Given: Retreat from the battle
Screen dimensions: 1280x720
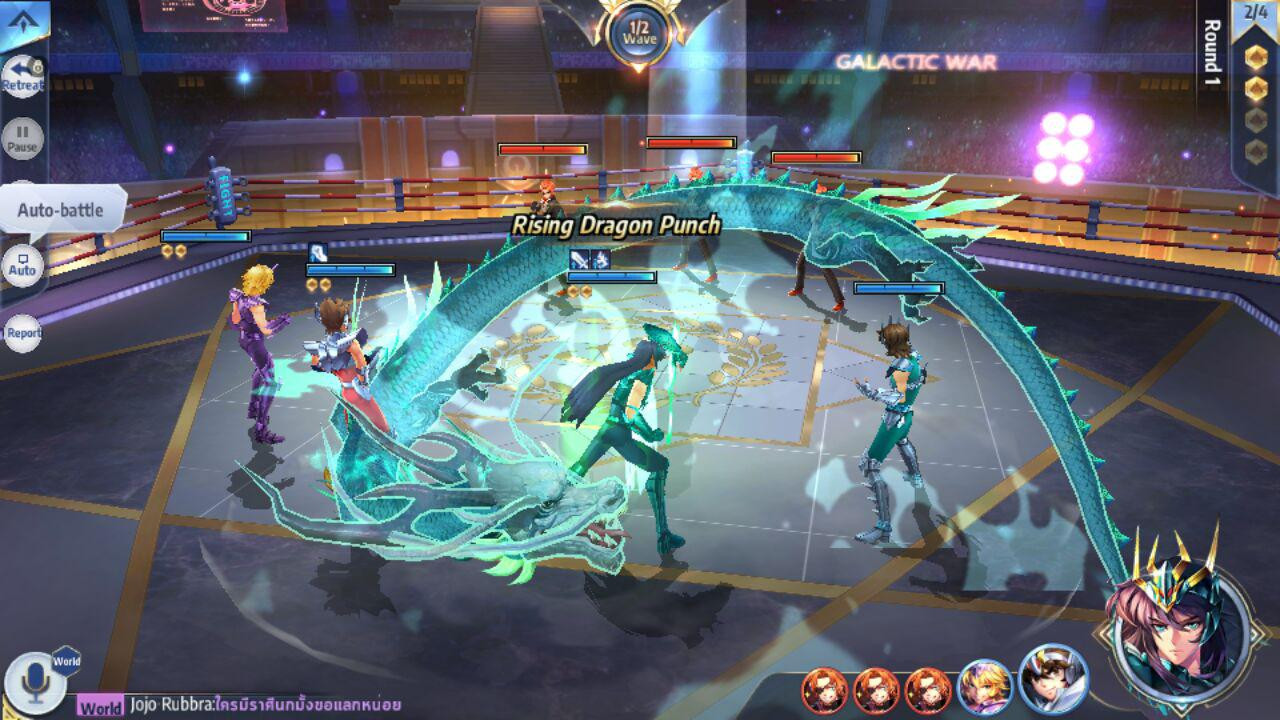Looking at the screenshot, I should (x=22, y=76).
